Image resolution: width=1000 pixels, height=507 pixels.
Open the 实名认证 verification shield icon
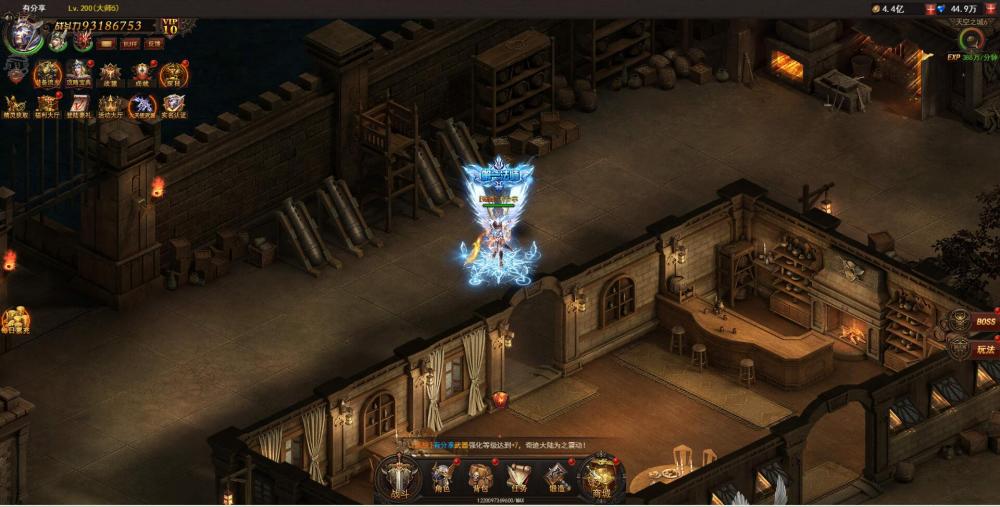(x=173, y=104)
